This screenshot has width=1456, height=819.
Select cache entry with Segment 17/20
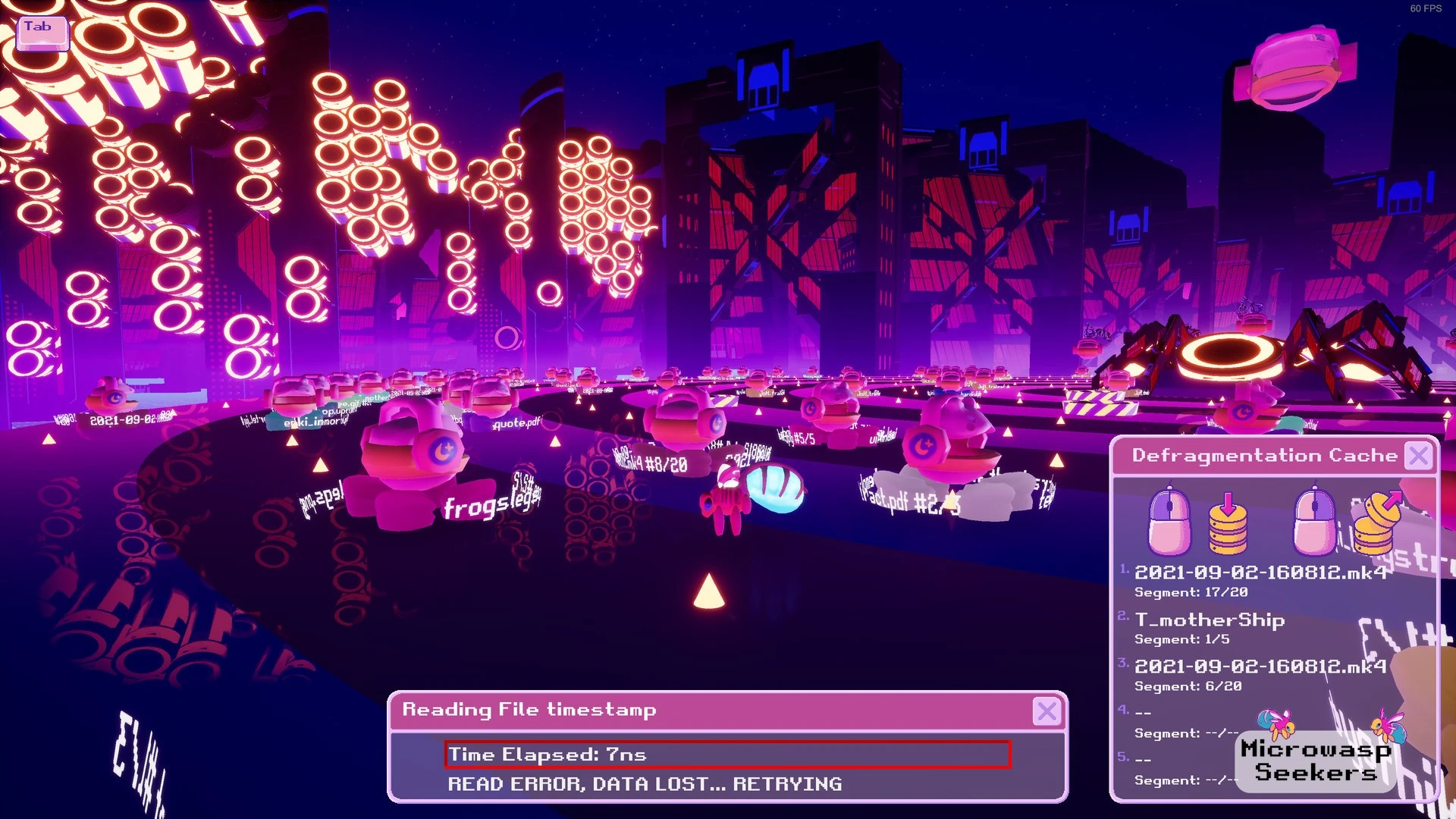coord(1259,580)
